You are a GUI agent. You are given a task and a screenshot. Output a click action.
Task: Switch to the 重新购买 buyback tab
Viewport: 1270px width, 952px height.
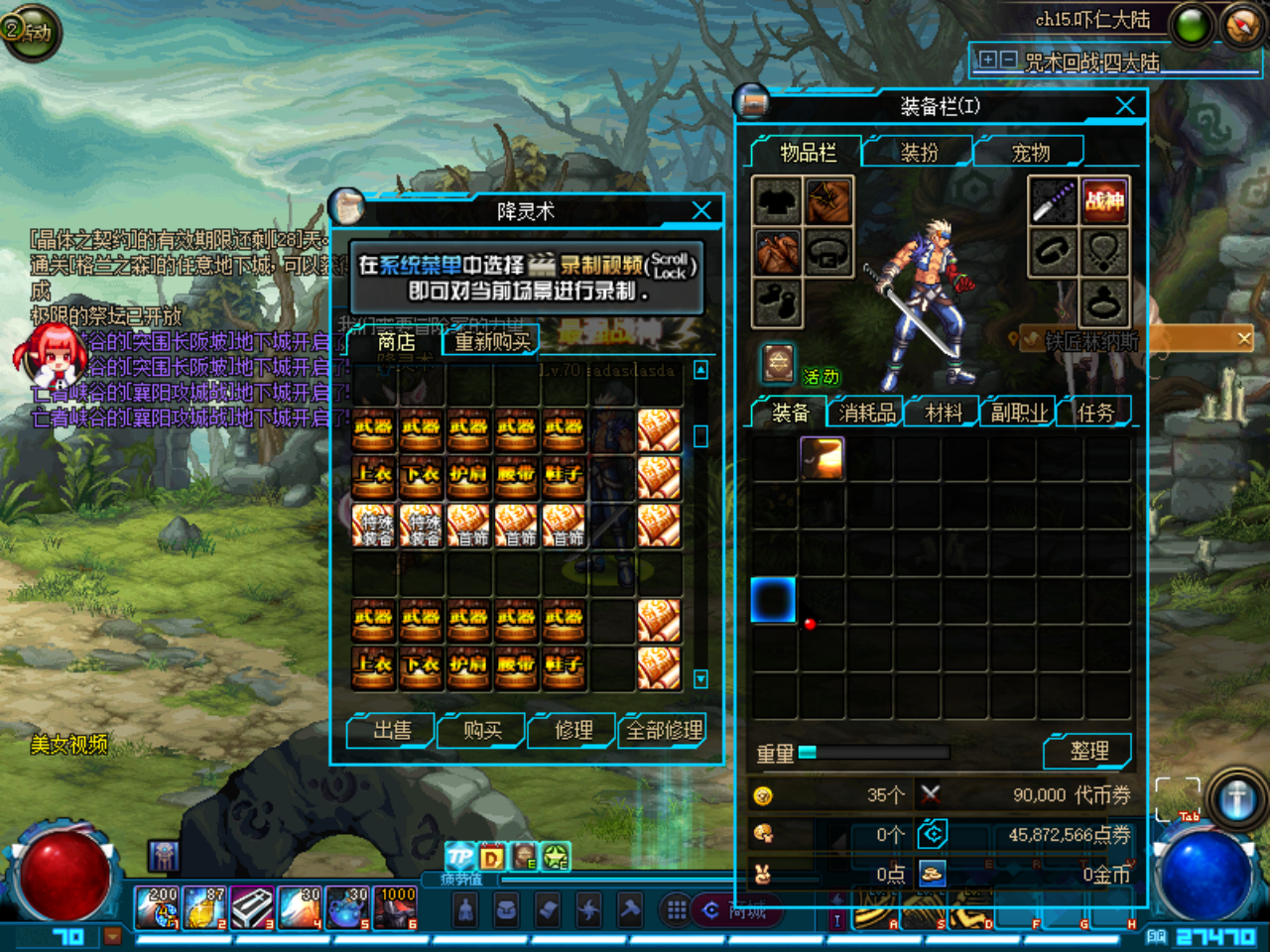(x=492, y=342)
